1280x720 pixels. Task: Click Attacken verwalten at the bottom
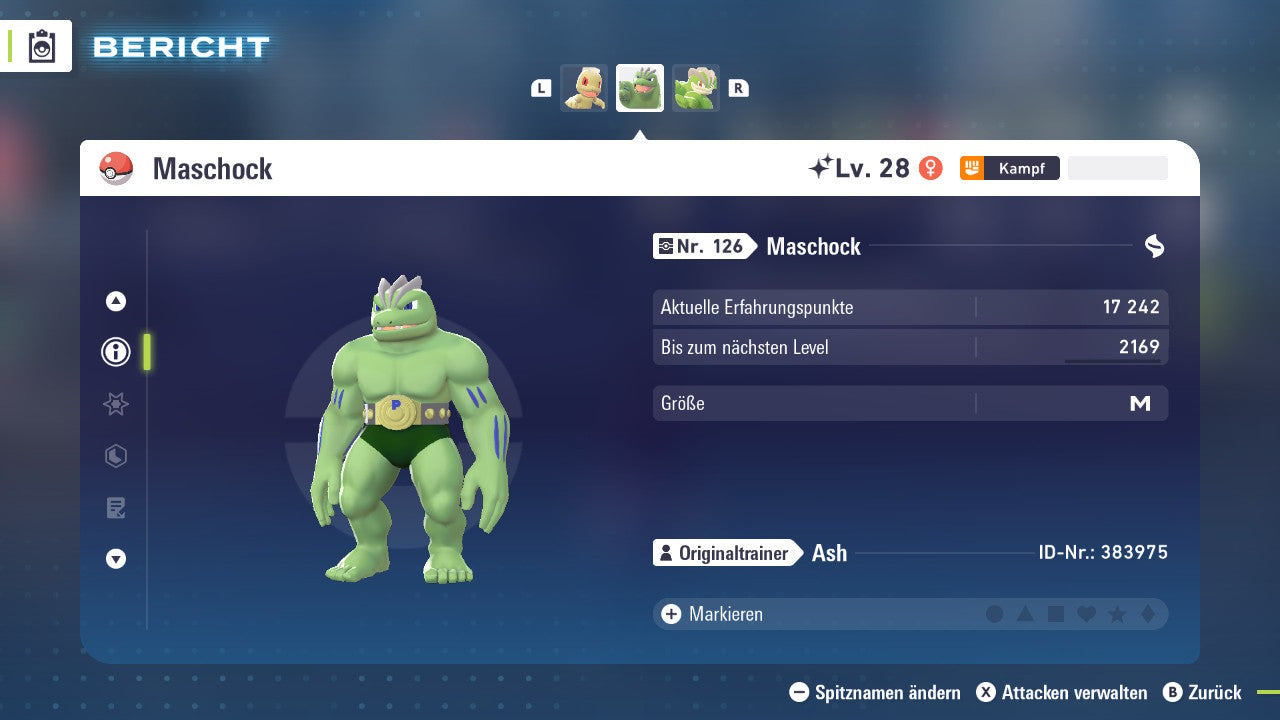click(1064, 692)
